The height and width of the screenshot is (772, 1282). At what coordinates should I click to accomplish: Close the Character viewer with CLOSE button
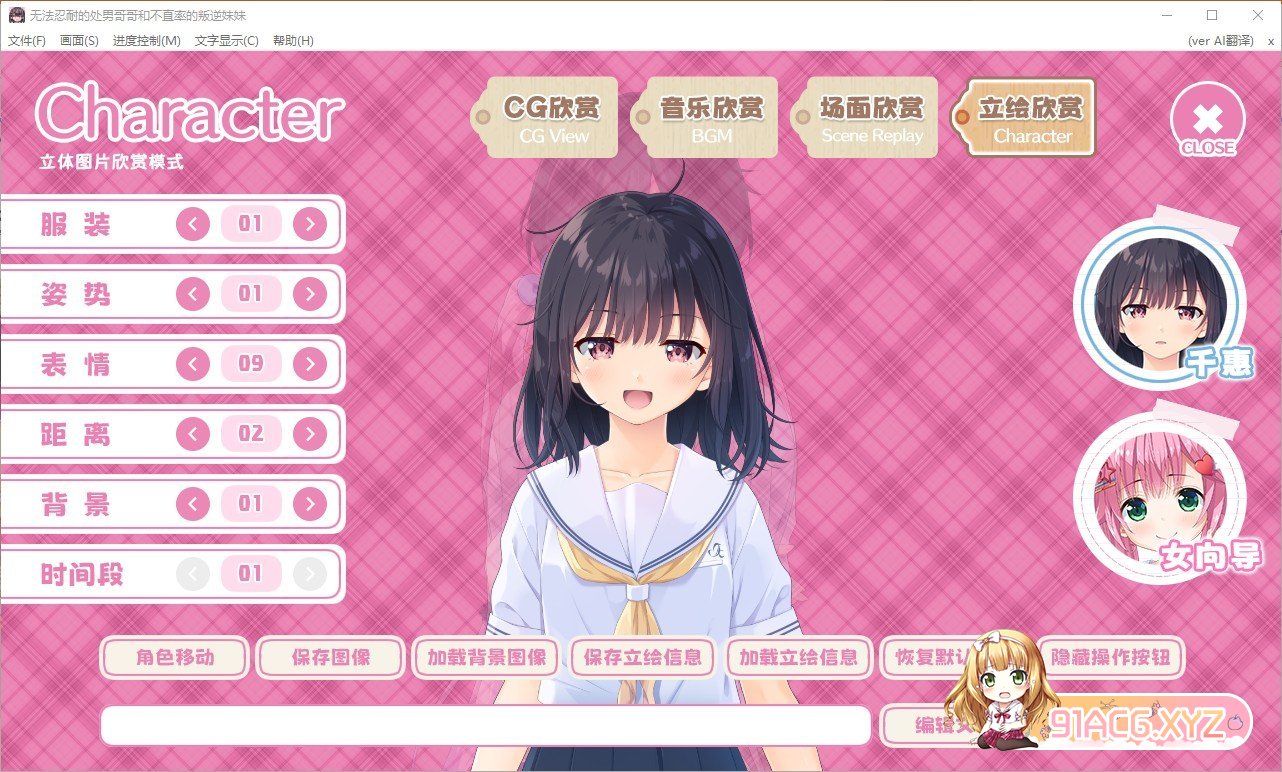pos(1207,120)
